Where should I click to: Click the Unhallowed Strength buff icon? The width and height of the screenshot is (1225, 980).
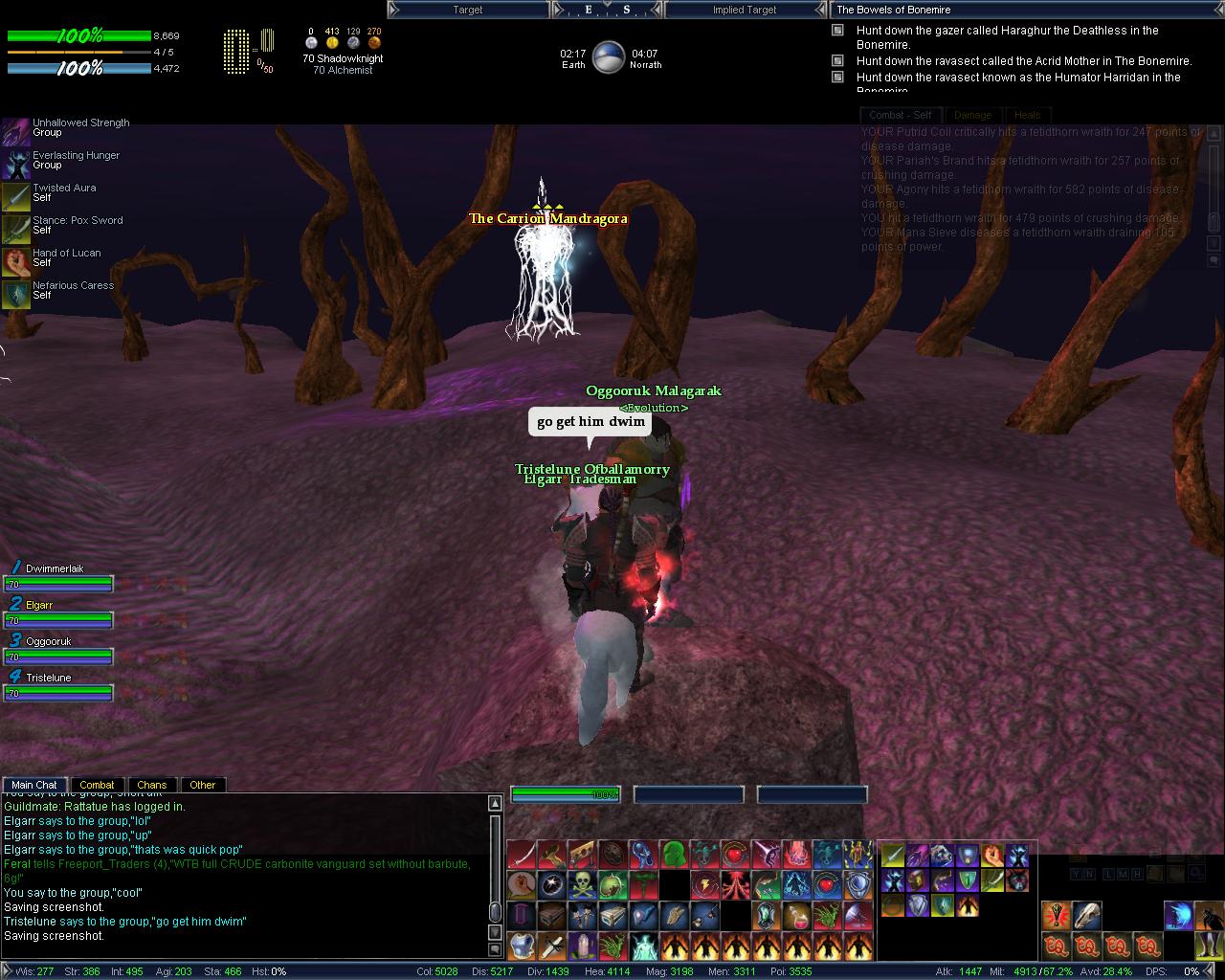click(x=16, y=129)
